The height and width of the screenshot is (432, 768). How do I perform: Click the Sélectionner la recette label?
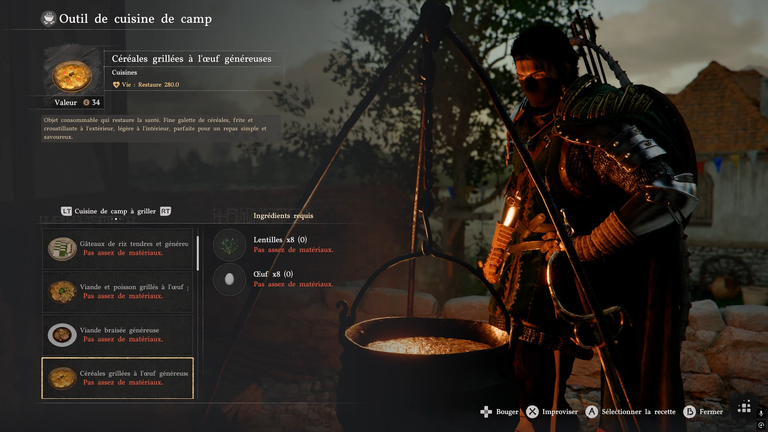[639, 412]
